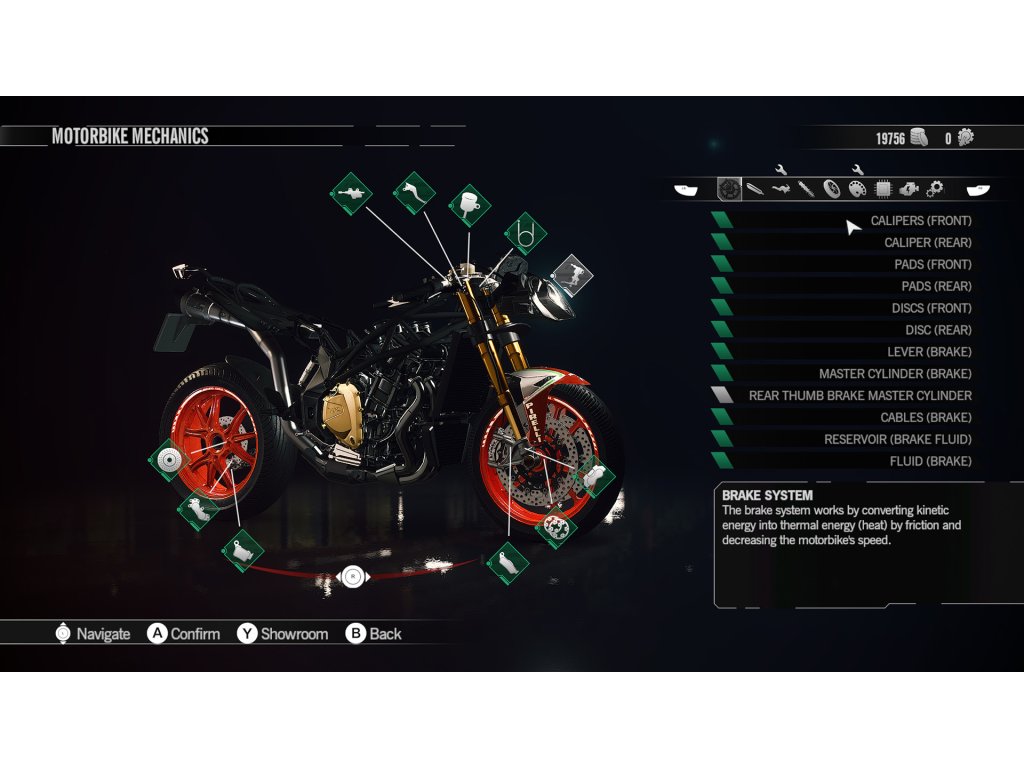Select the Pads (Rear) row
The width and height of the screenshot is (1024, 768).
click(936, 287)
